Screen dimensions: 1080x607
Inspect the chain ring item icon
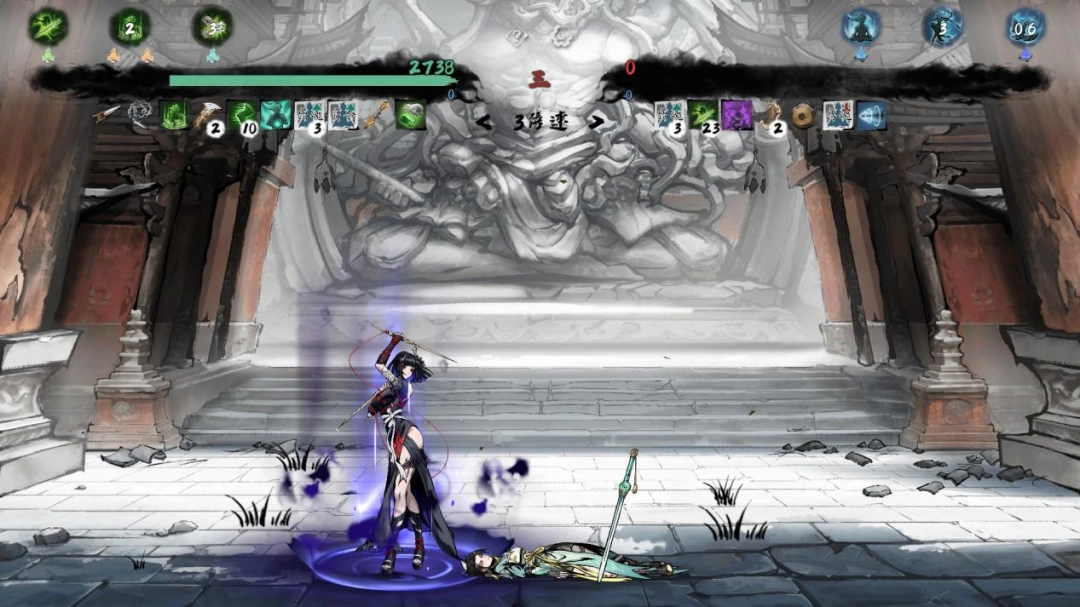click(x=140, y=115)
